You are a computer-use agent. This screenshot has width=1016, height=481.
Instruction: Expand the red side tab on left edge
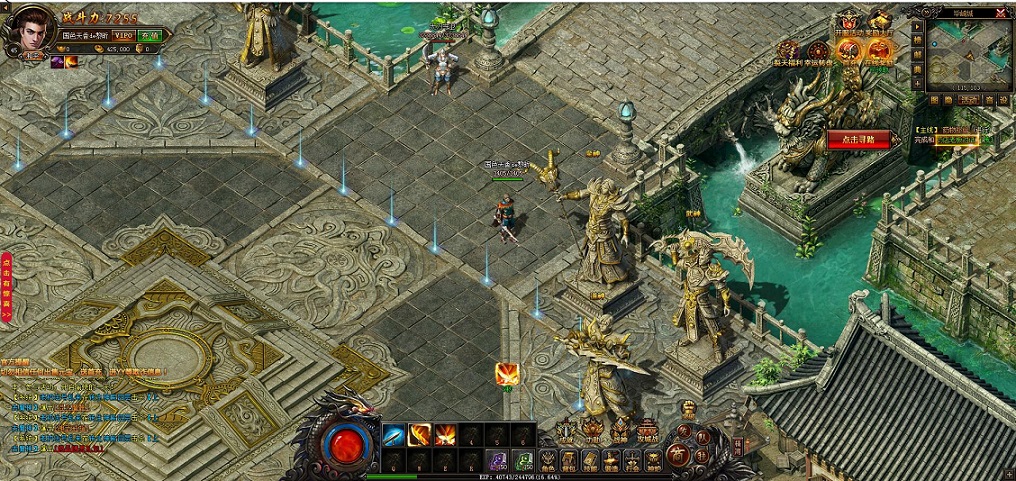[7, 285]
